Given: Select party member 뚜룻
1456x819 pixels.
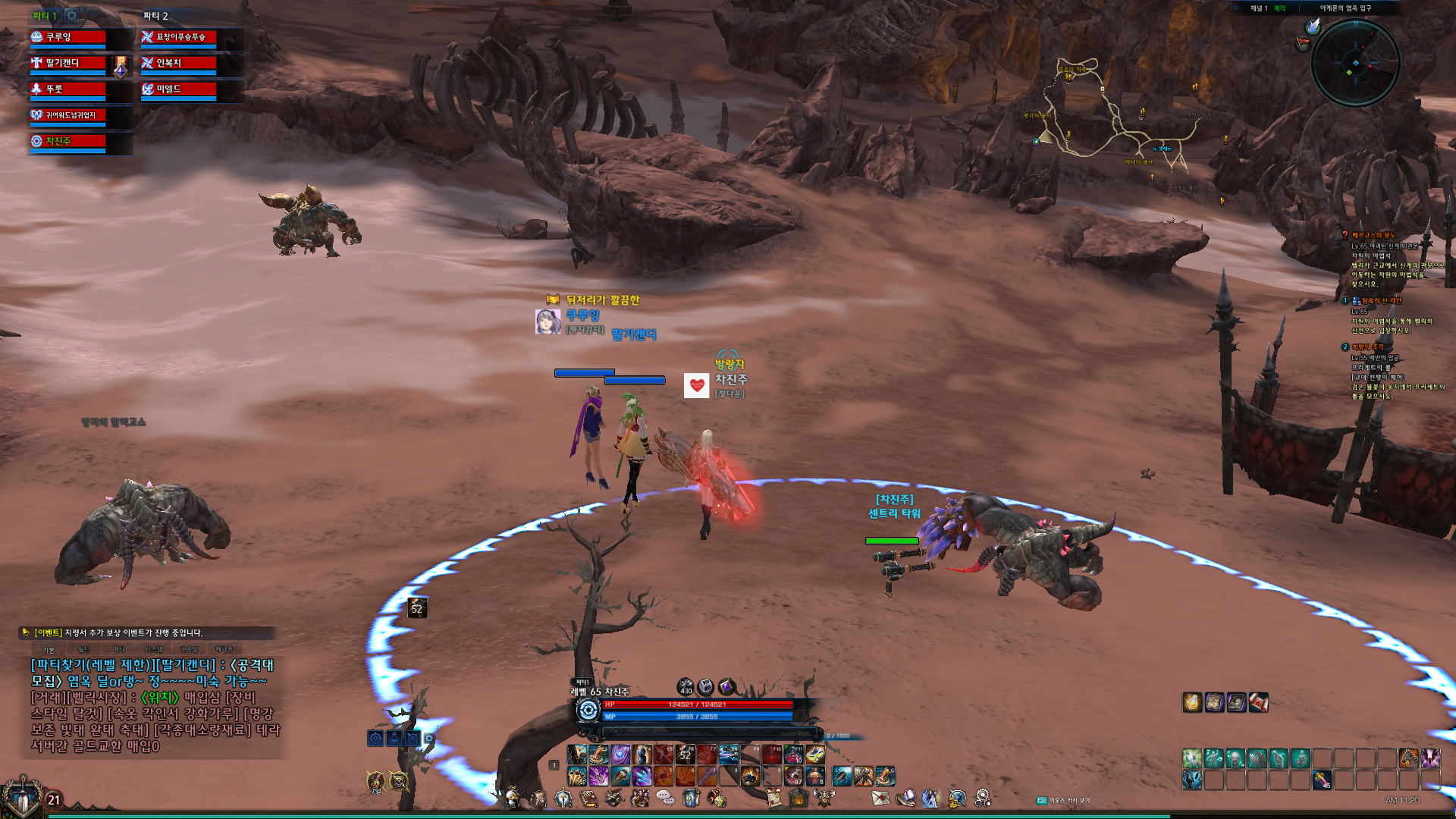Looking at the screenshot, I should click(x=68, y=89).
